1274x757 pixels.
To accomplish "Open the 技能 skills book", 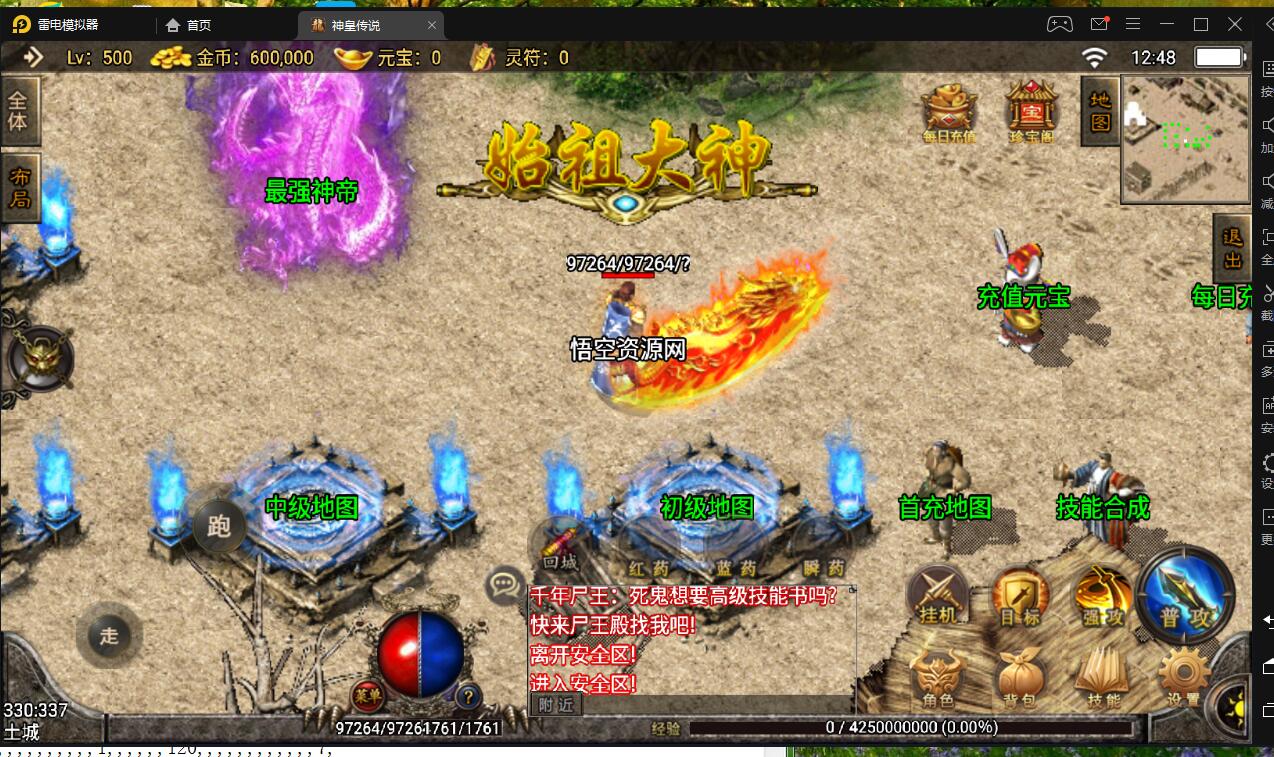I will tap(1103, 678).
